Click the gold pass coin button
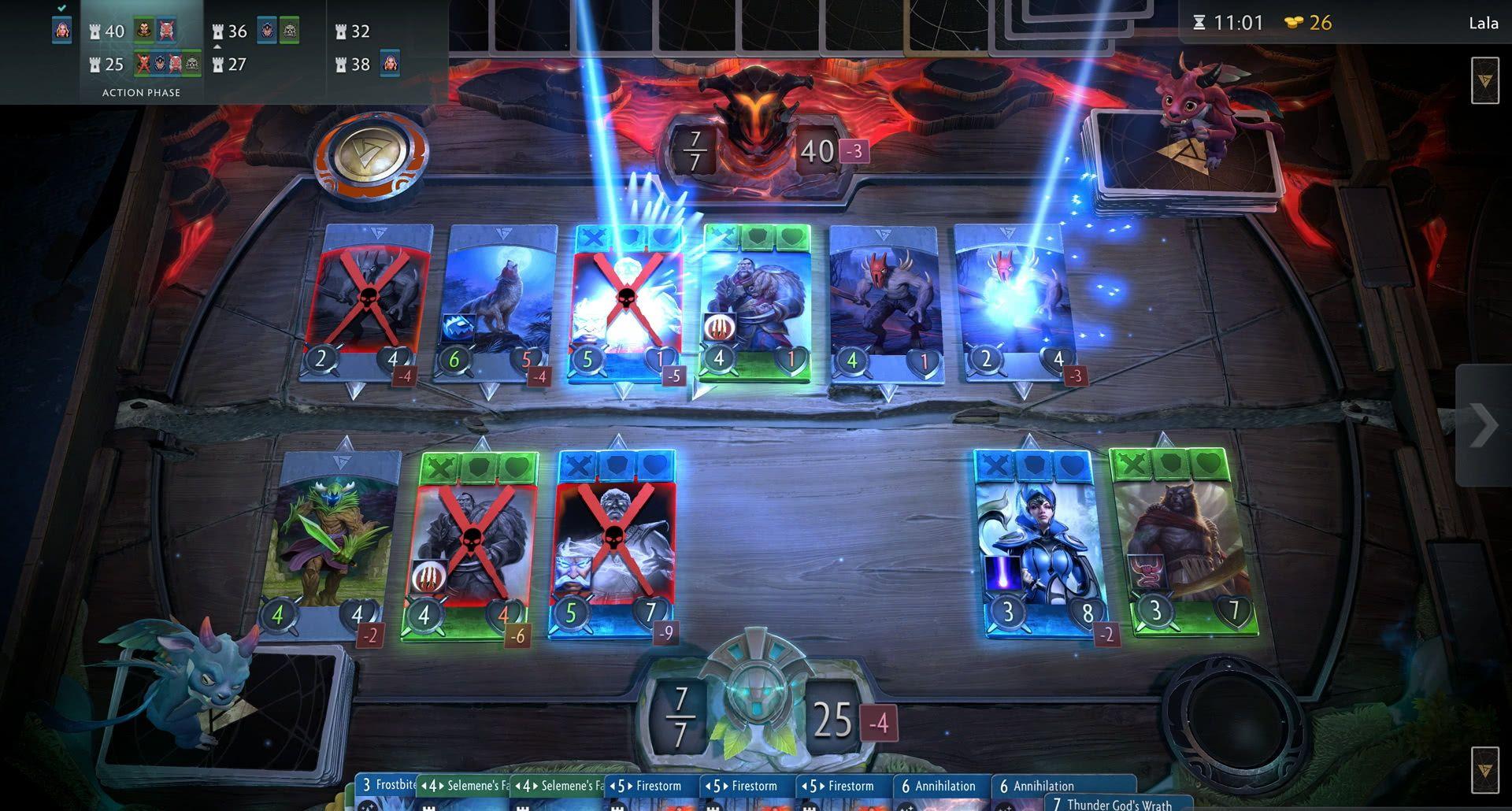The height and width of the screenshot is (811, 1512). click(x=371, y=154)
